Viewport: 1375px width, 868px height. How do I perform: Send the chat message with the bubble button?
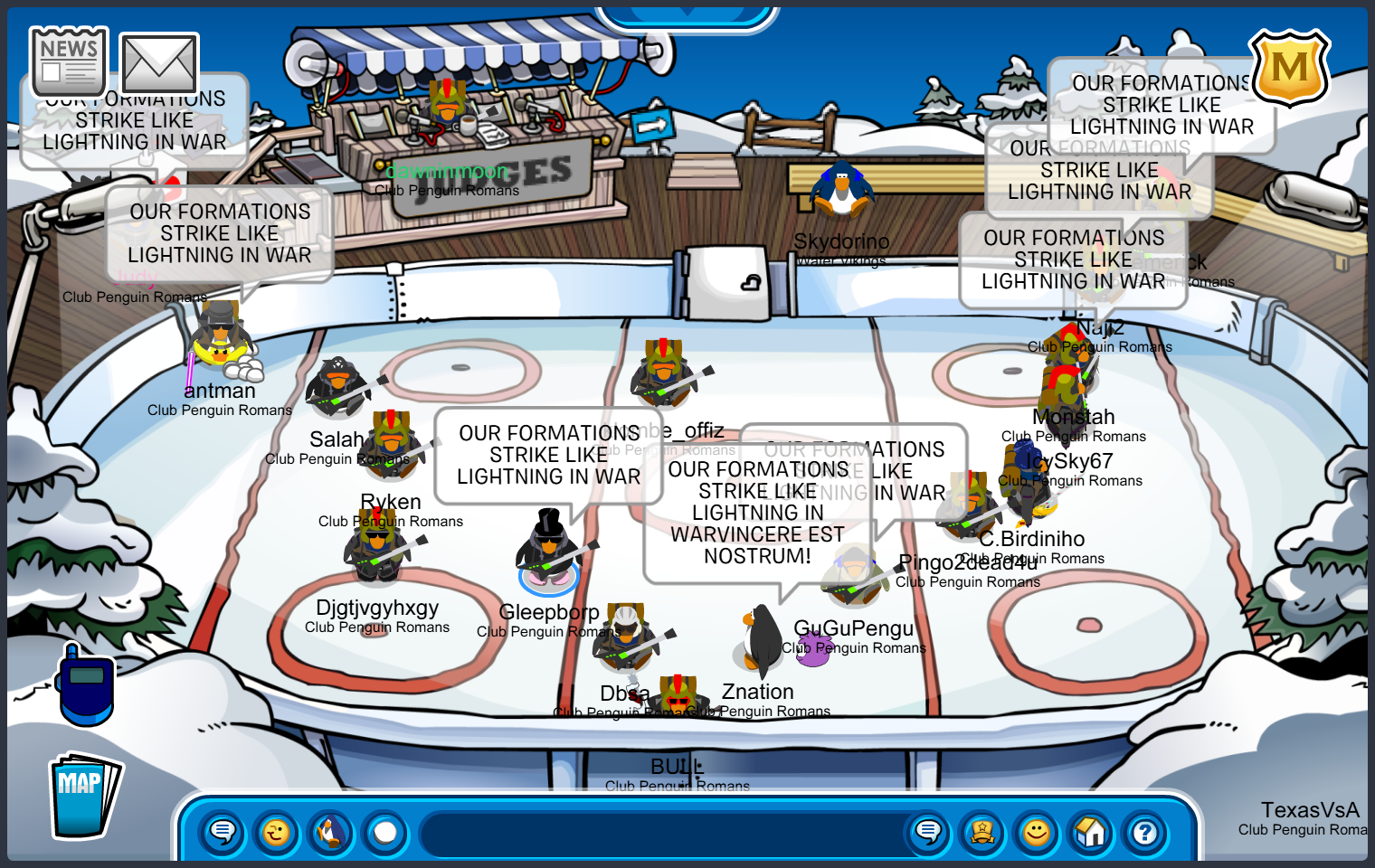tap(928, 832)
